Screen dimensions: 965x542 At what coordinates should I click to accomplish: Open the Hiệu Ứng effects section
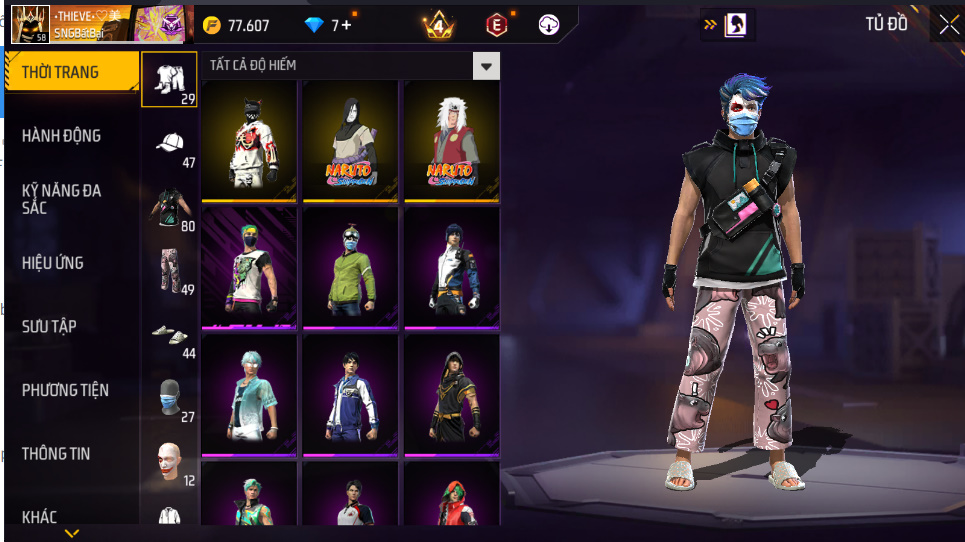(x=53, y=263)
